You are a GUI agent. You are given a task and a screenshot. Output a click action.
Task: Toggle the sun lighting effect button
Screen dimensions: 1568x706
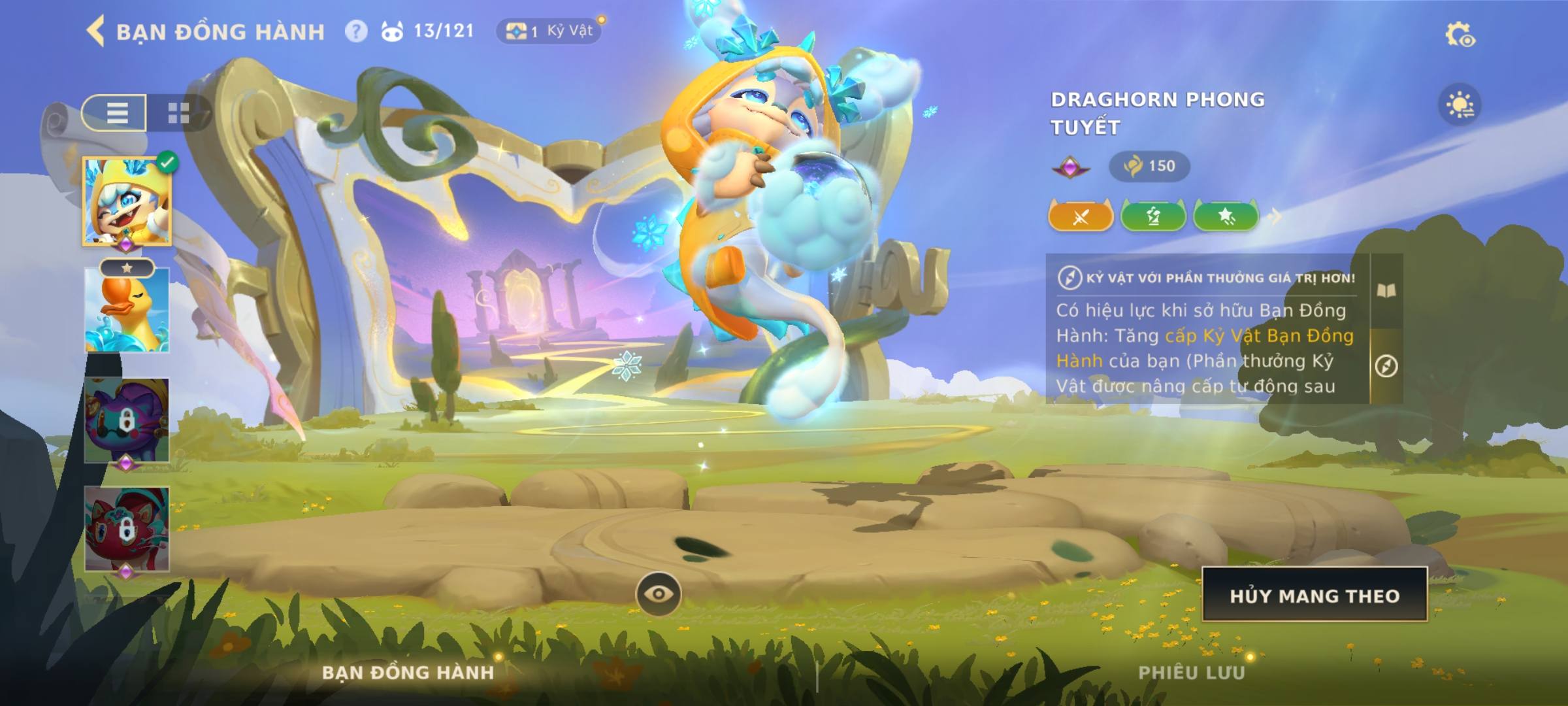[x=1460, y=105]
